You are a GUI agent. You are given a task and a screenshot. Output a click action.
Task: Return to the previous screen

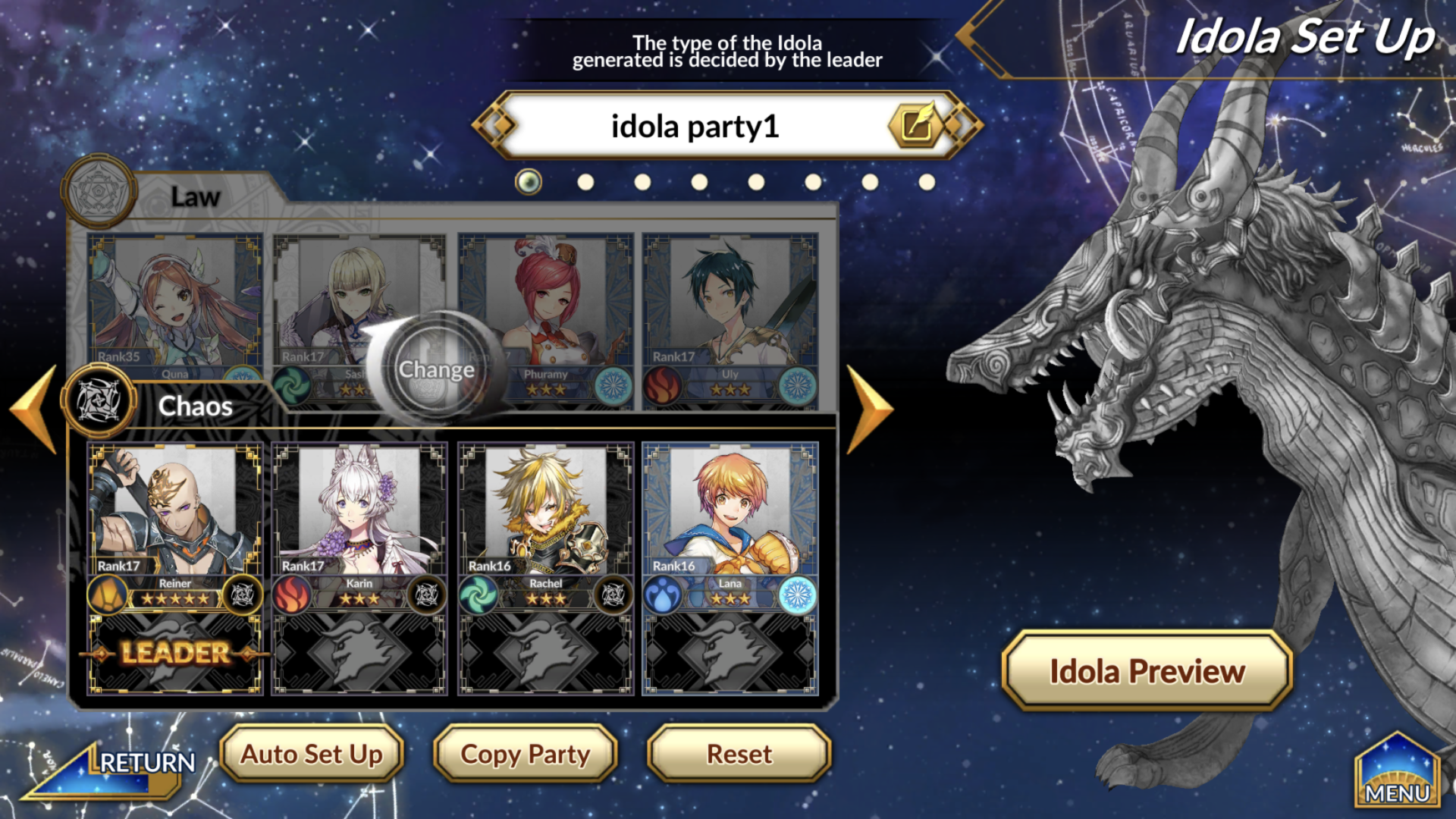[x=114, y=766]
